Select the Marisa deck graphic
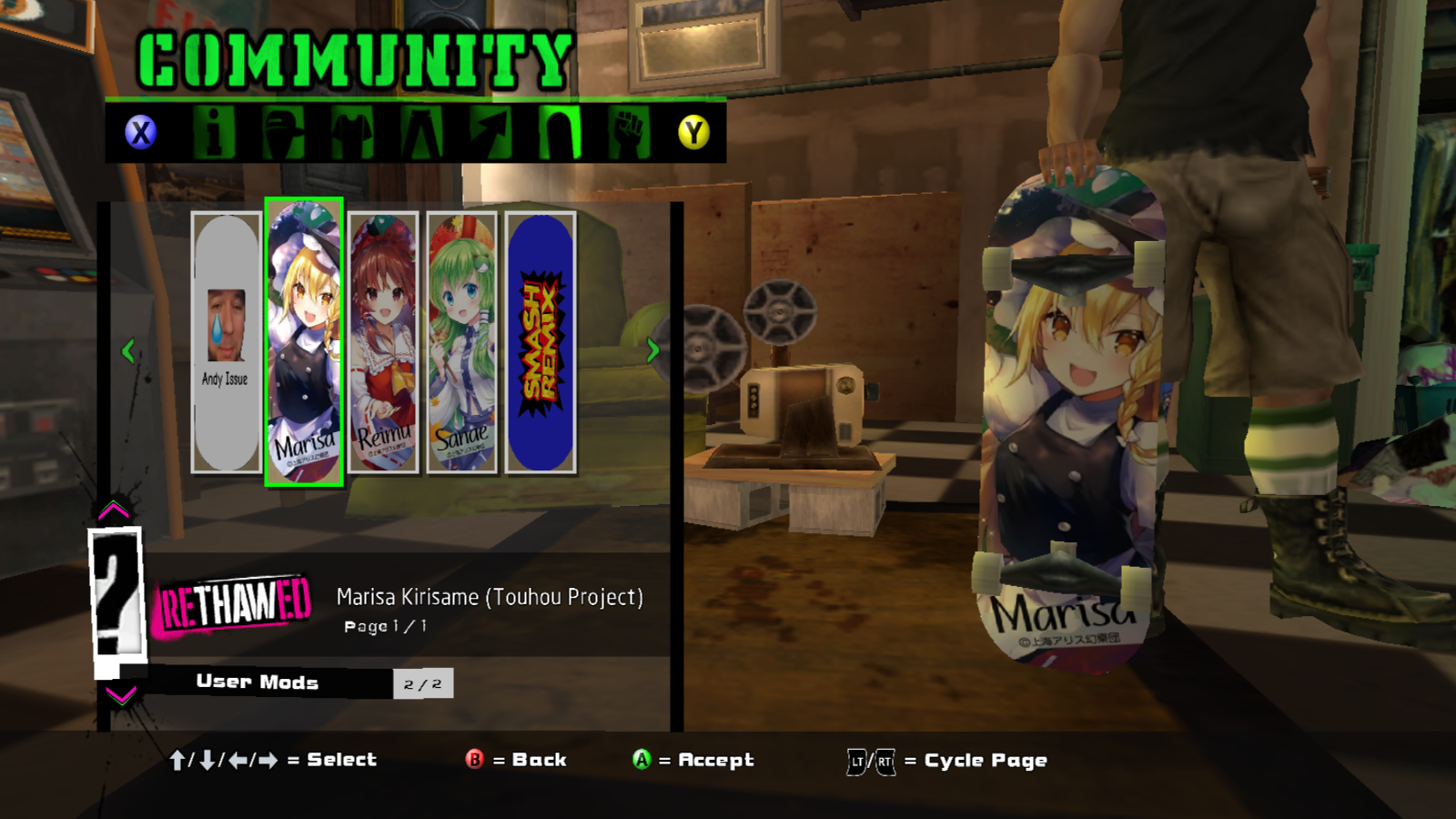The height and width of the screenshot is (819, 1456). coord(304,342)
